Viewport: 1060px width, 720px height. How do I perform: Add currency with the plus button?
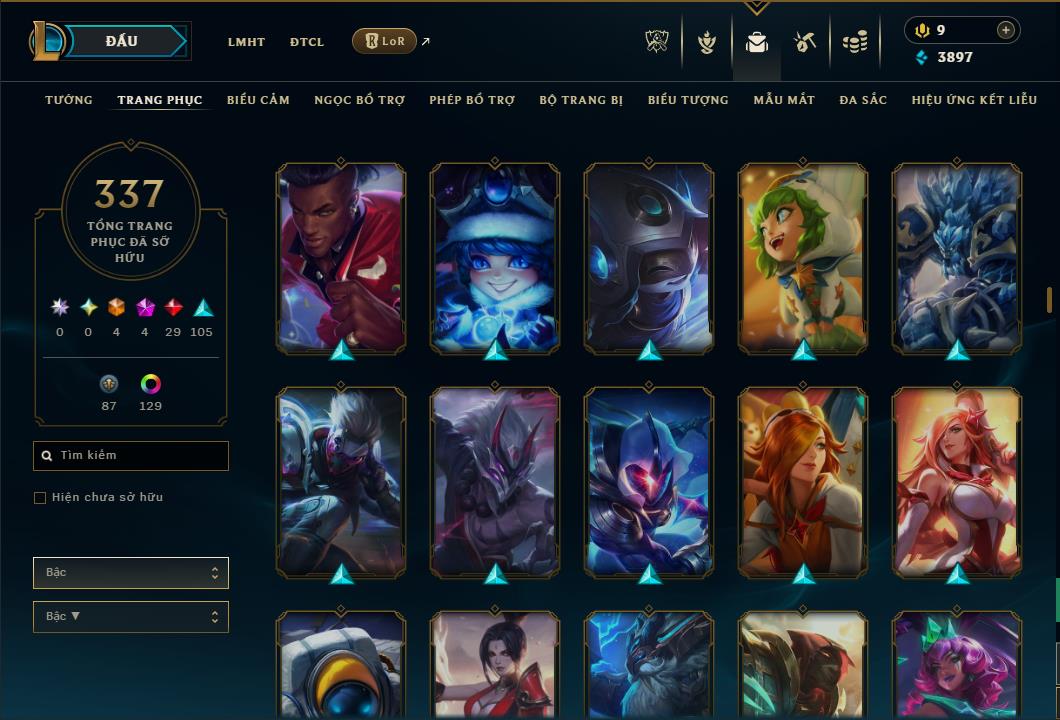click(x=1006, y=31)
